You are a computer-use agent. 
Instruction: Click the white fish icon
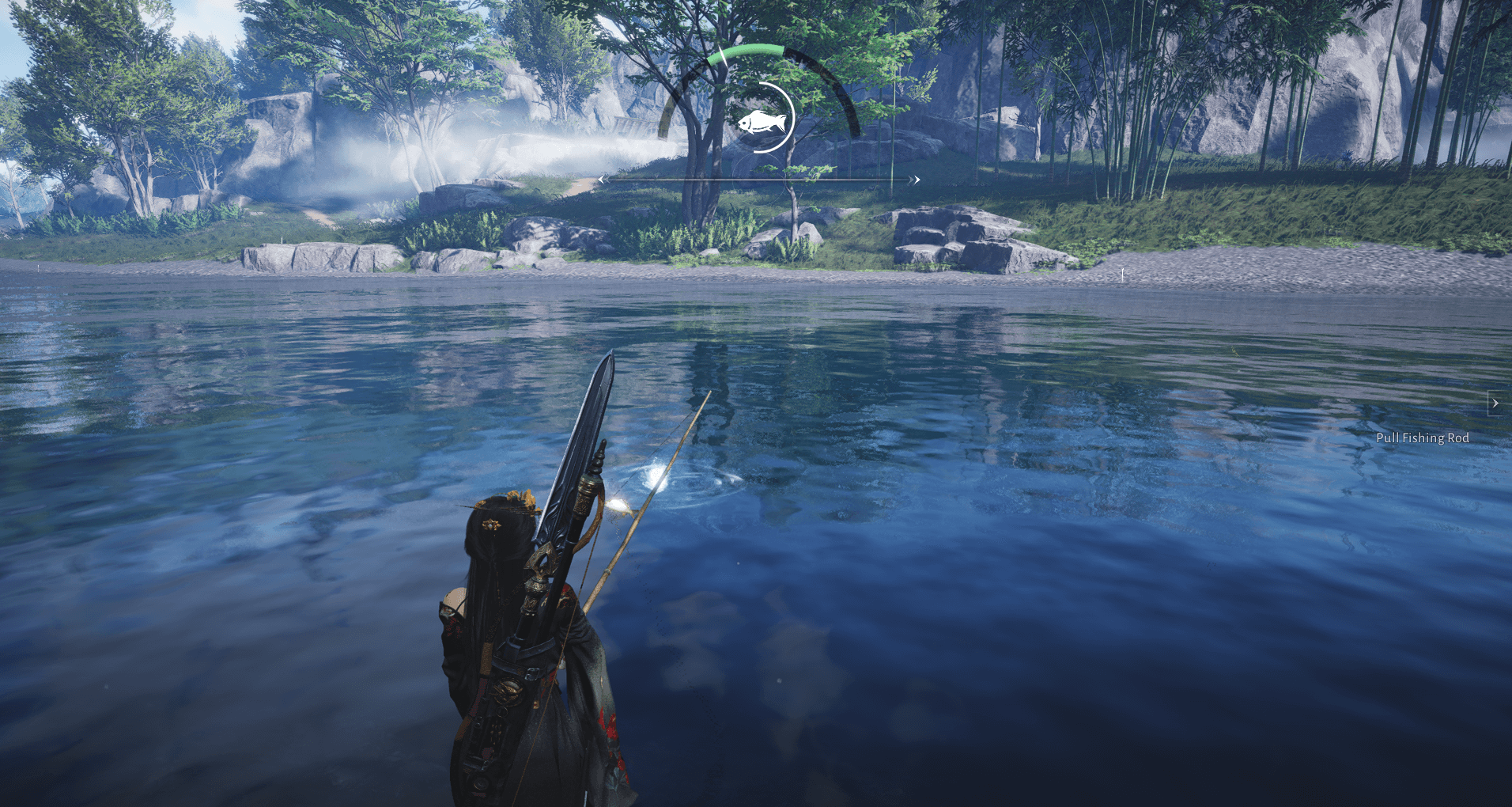(x=762, y=122)
